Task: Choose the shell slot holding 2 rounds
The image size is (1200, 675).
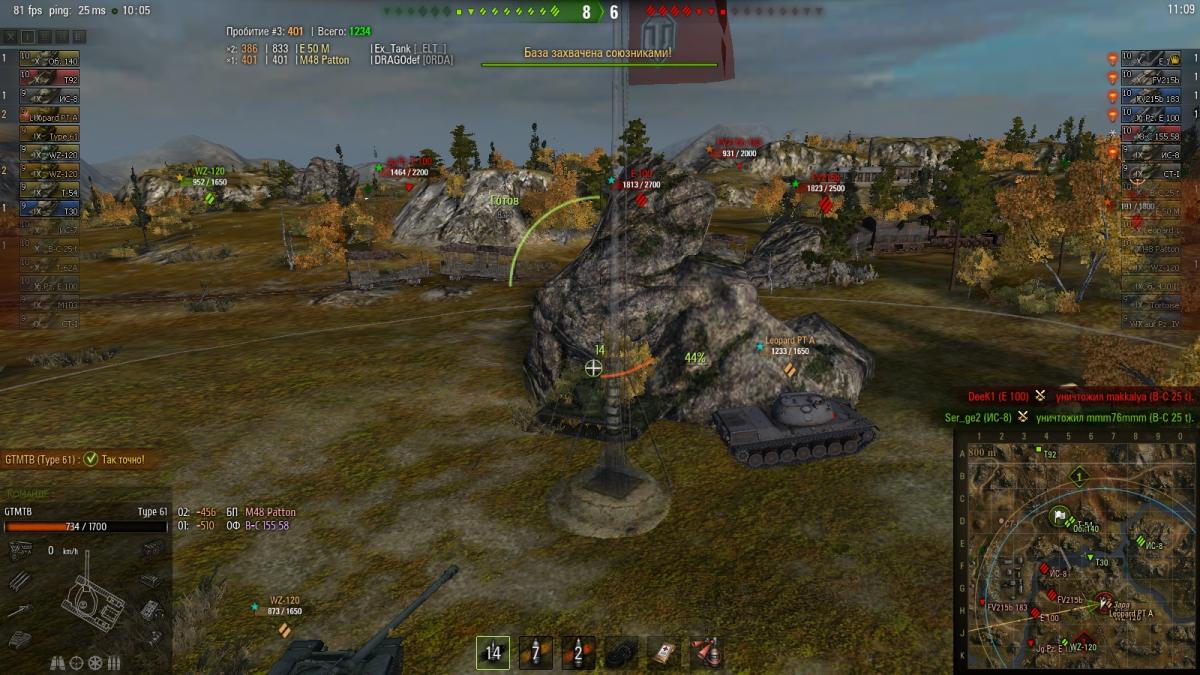Action: (578, 653)
